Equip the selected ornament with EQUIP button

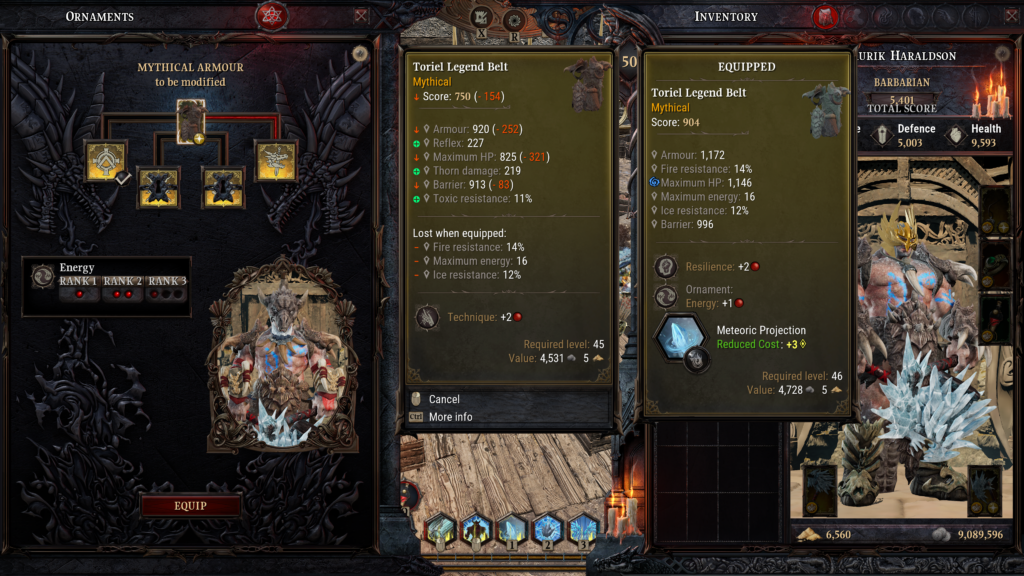(x=190, y=506)
